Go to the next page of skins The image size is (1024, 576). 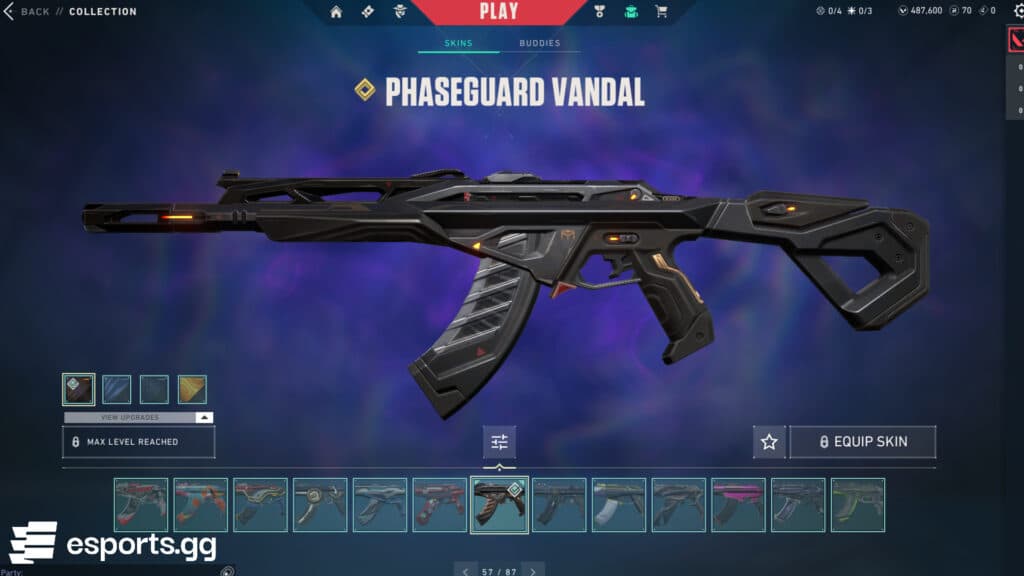pos(533,571)
